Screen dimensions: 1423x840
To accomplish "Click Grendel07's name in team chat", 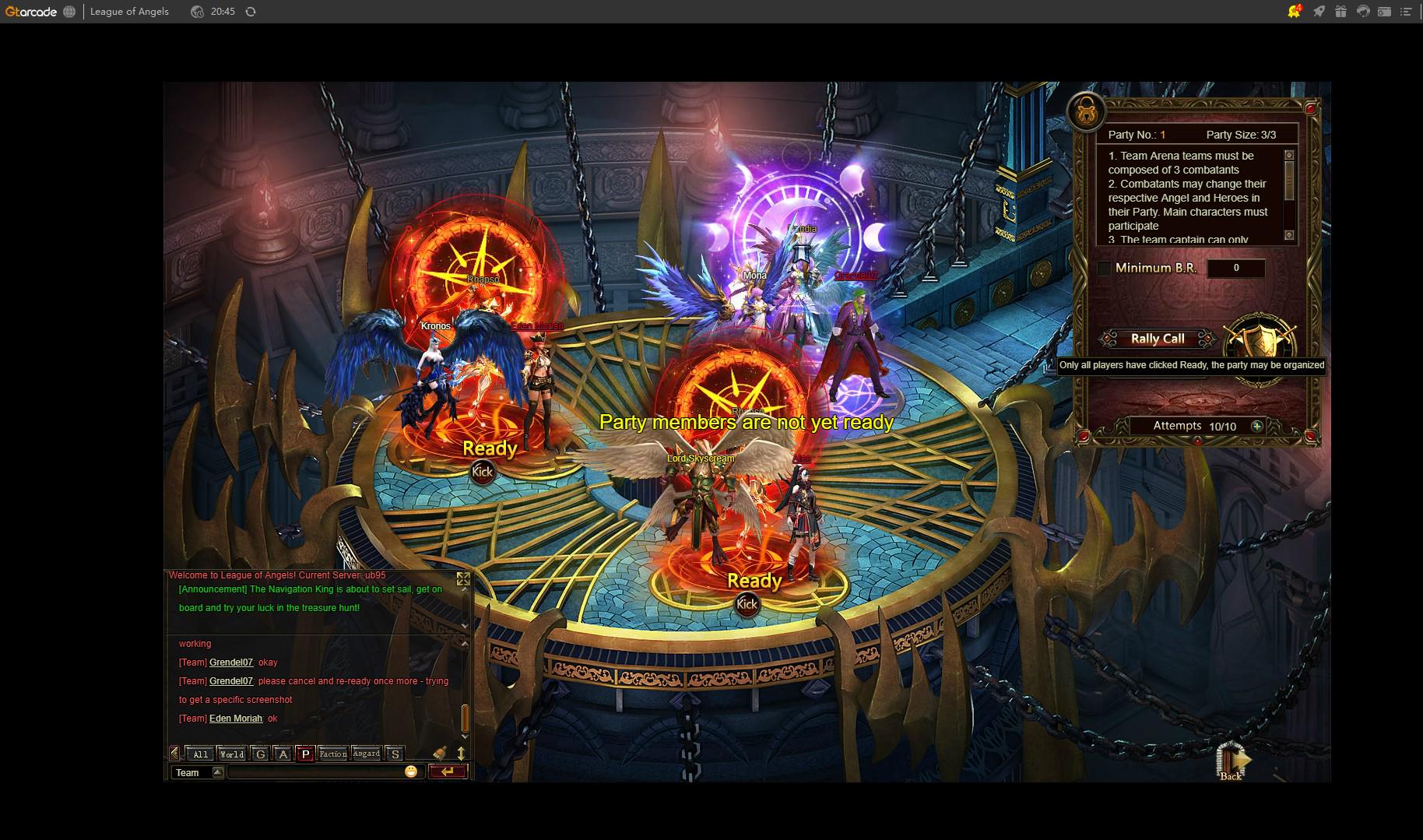I will (x=231, y=663).
